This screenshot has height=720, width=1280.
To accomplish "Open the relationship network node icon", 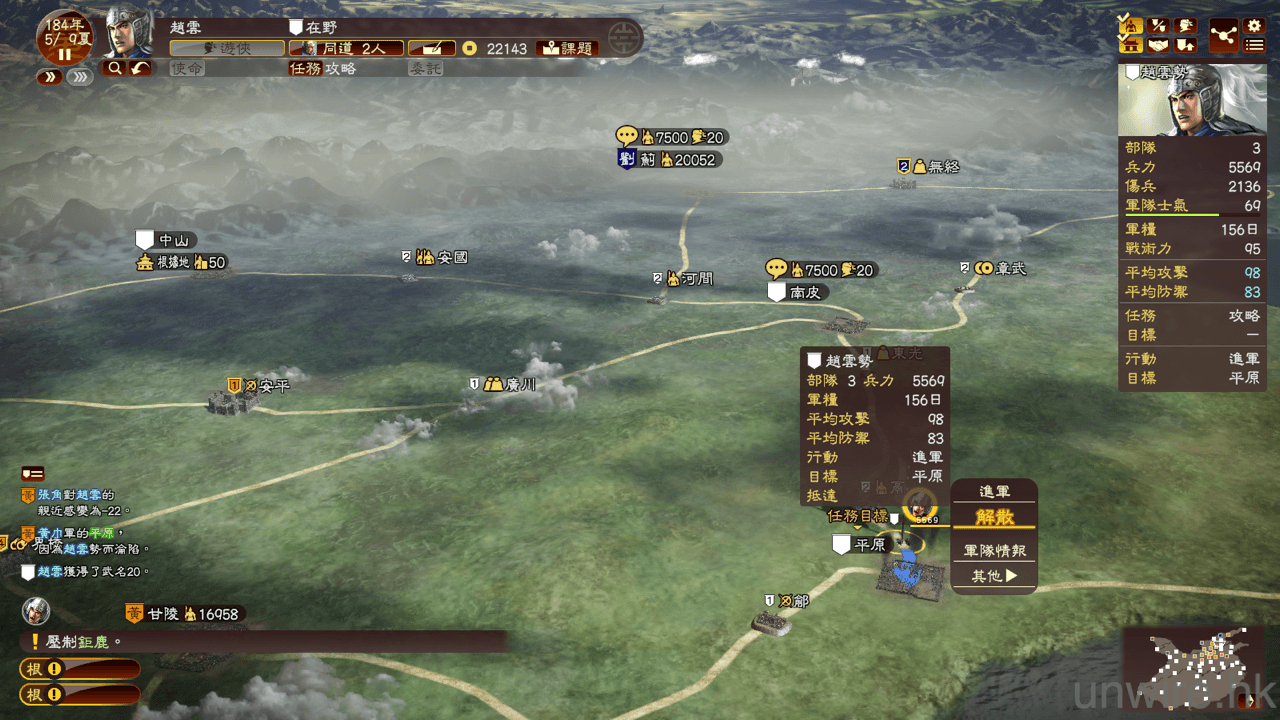I will click(1223, 35).
